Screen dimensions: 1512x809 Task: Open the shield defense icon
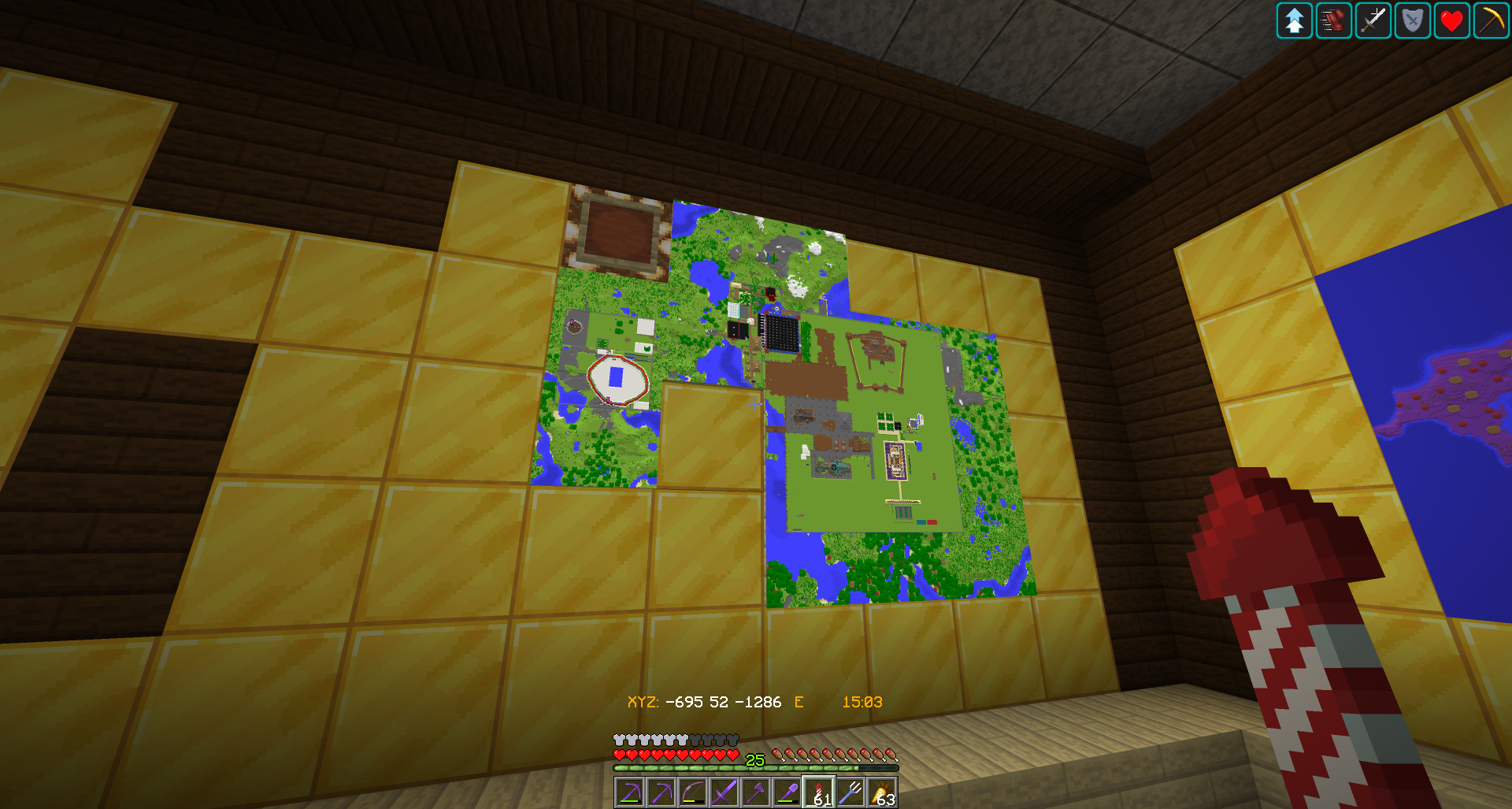[x=1412, y=21]
